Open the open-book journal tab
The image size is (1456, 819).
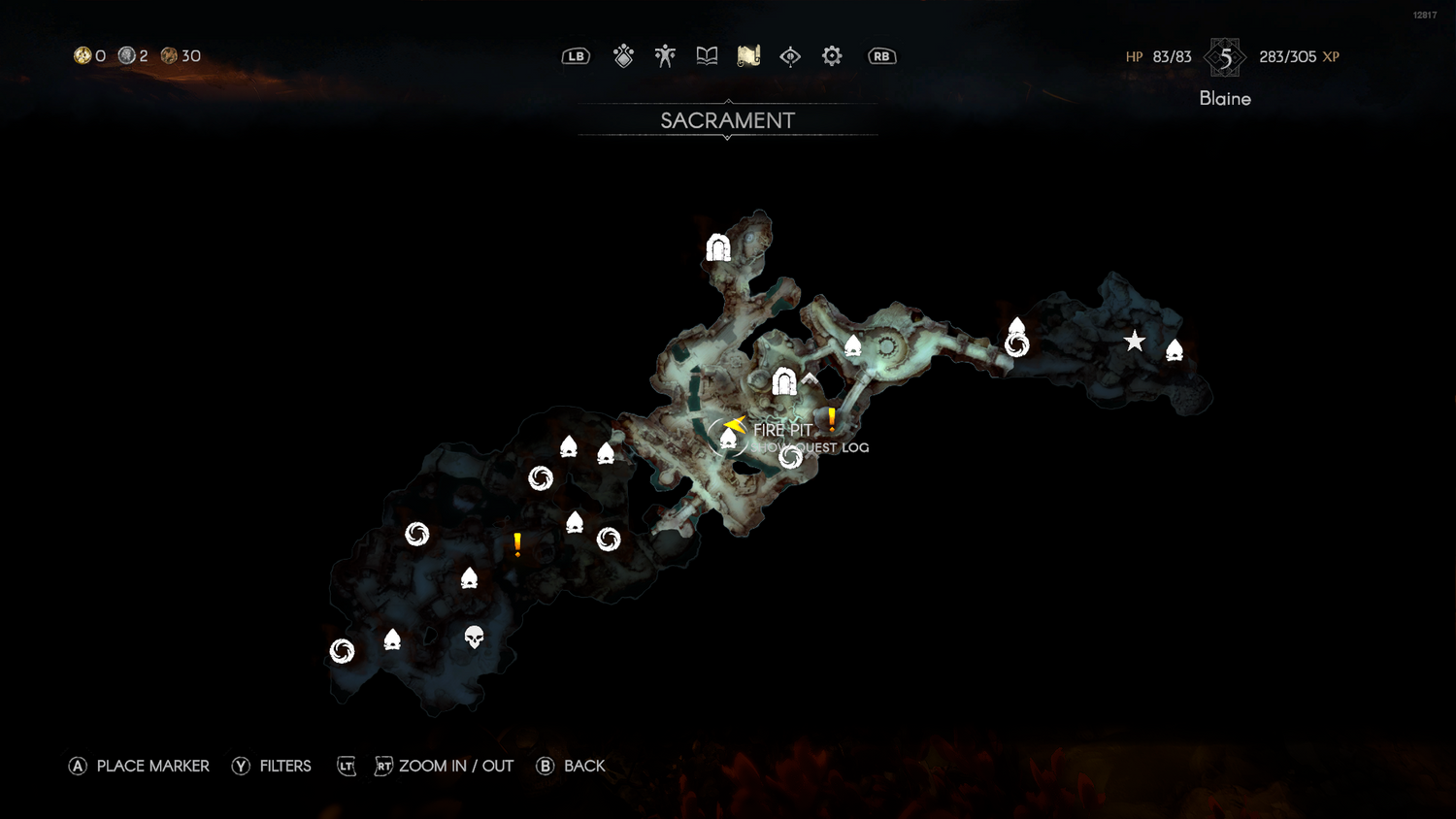707,56
